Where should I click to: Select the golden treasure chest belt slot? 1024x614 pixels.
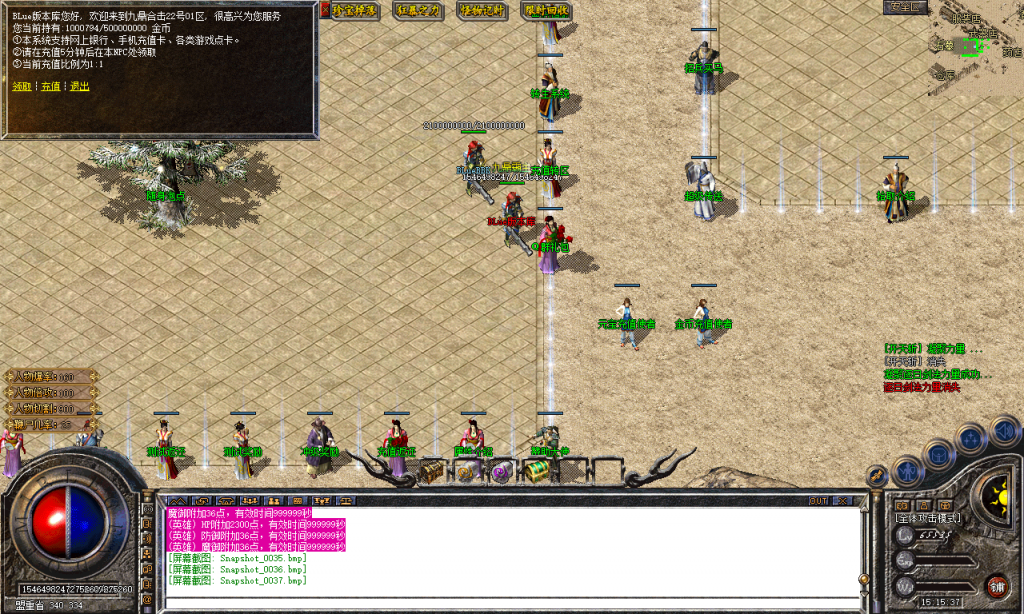click(x=432, y=471)
